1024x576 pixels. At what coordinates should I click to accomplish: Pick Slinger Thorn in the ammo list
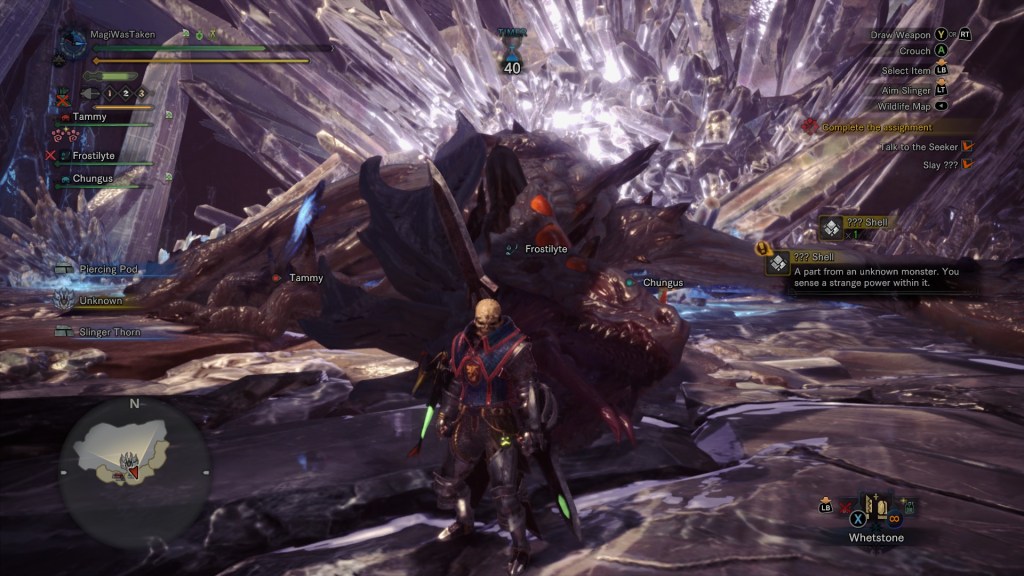pos(110,331)
